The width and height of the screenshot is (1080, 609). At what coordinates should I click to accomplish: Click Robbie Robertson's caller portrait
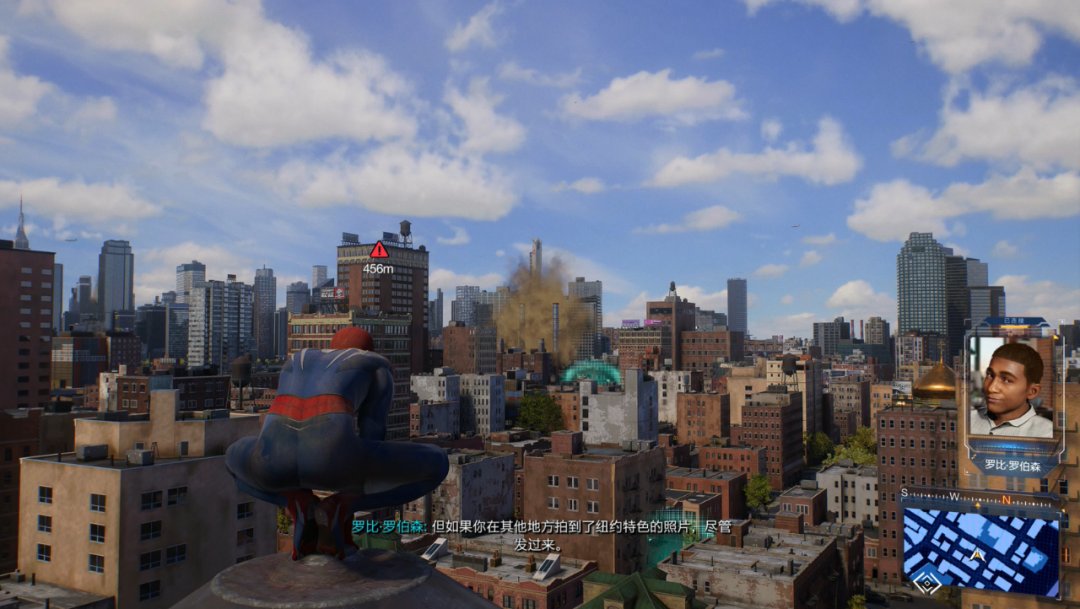tap(1011, 388)
